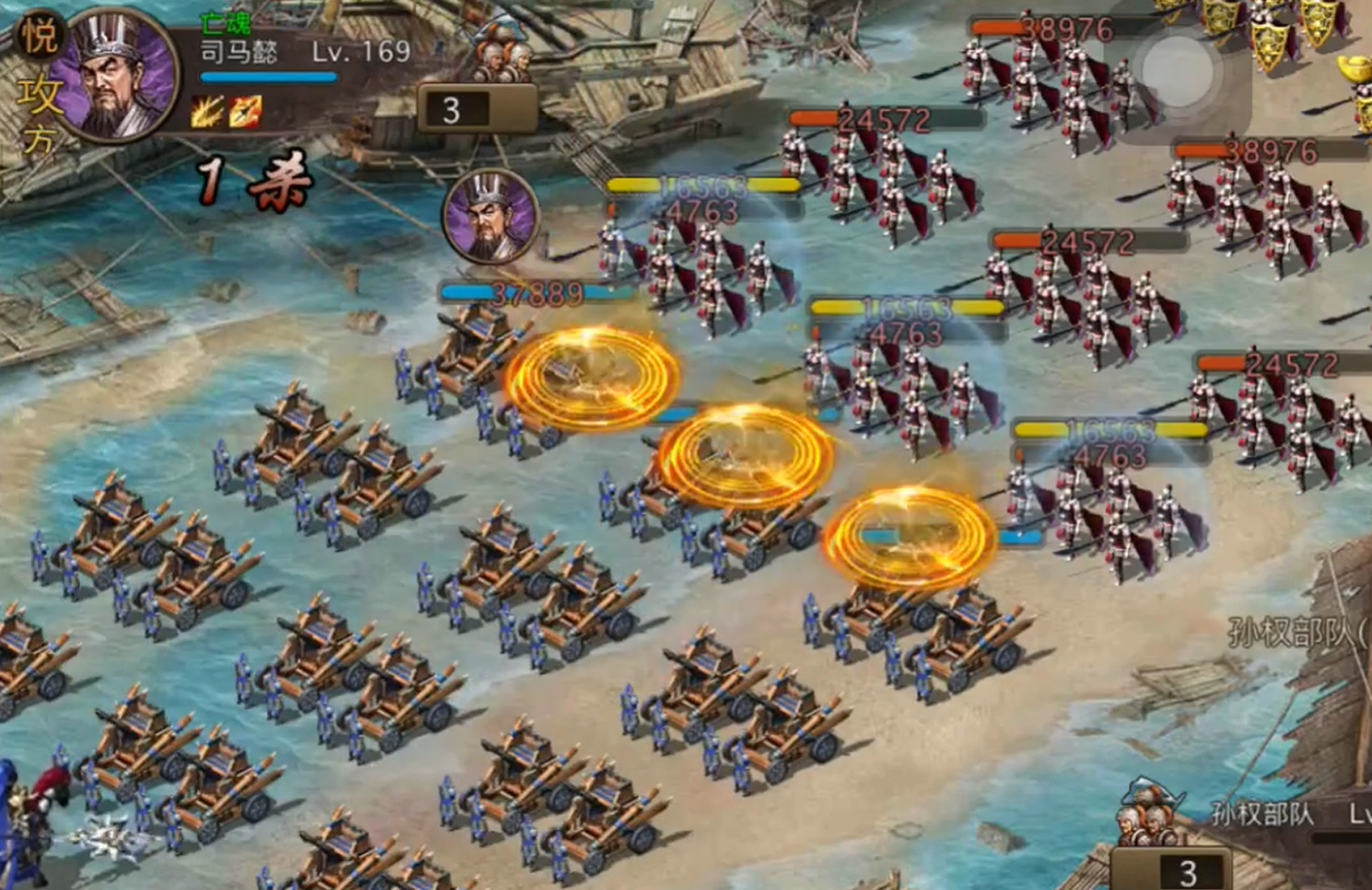
Task: Open the attacker's reserve troop counter showing 3
Action: click(x=477, y=109)
